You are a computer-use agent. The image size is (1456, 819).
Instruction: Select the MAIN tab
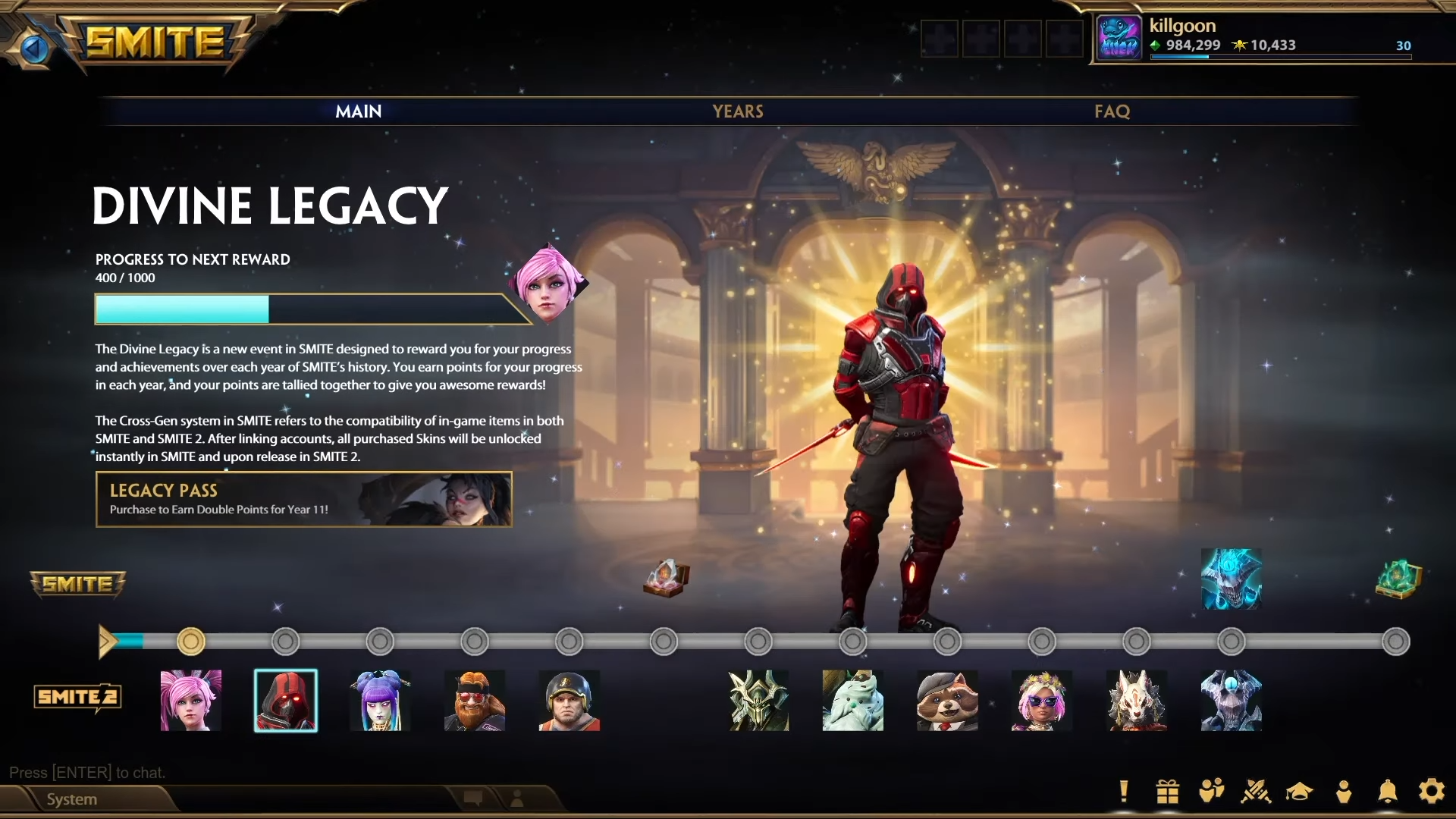(x=359, y=111)
